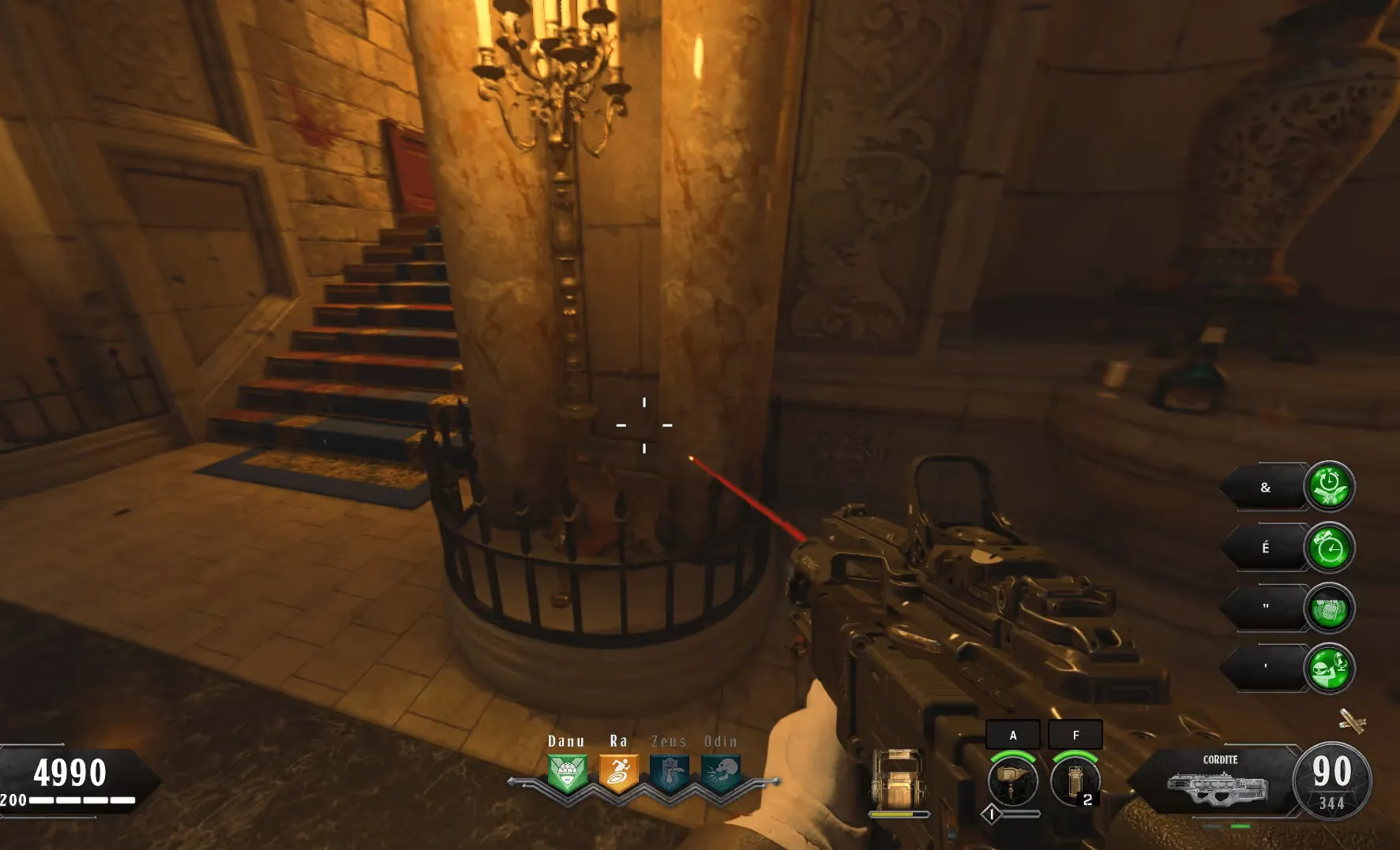Use the grenade equipment slot showing 2
The image size is (1400, 850).
[x=1075, y=780]
